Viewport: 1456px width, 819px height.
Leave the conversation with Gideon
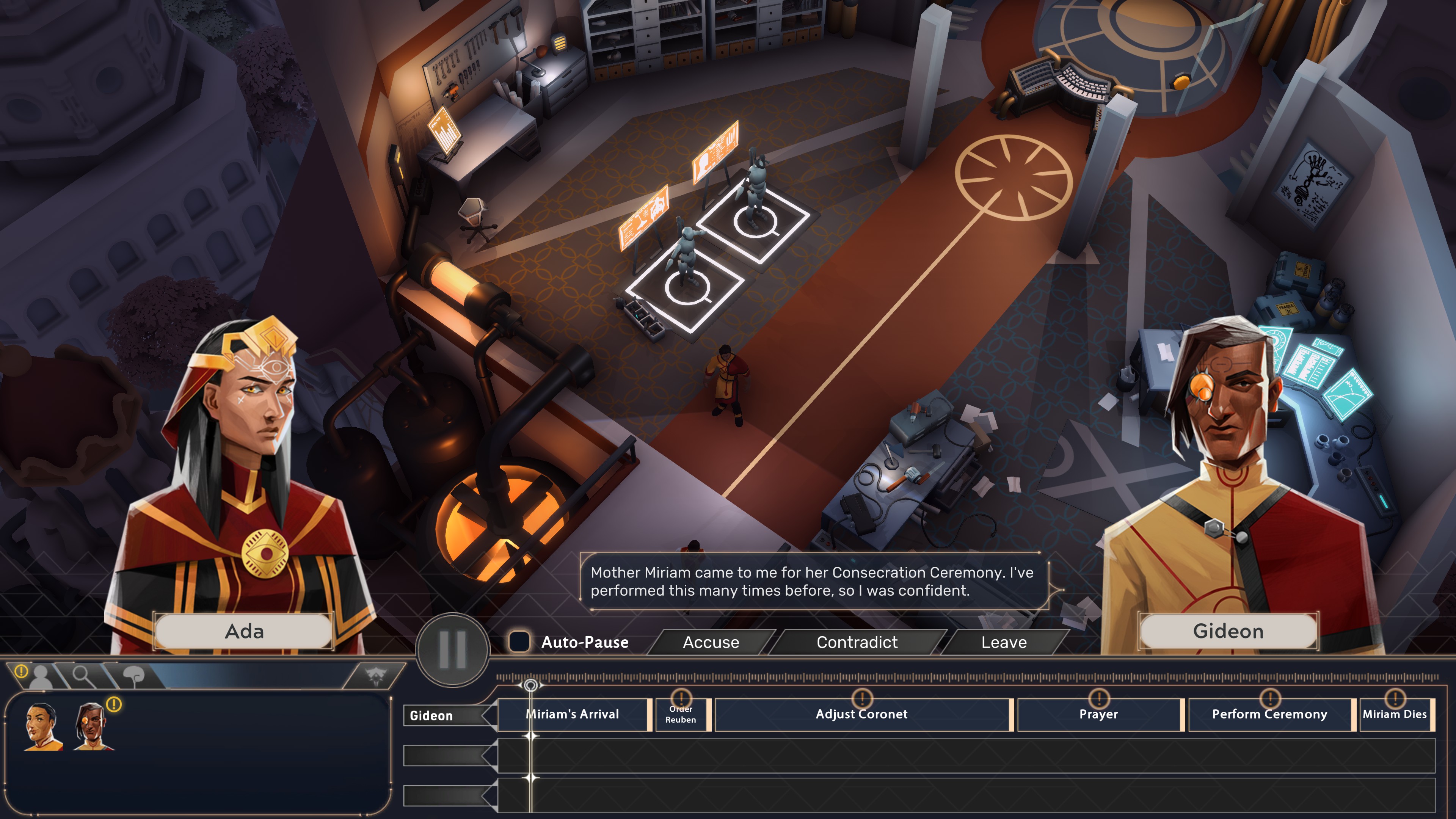click(1003, 642)
